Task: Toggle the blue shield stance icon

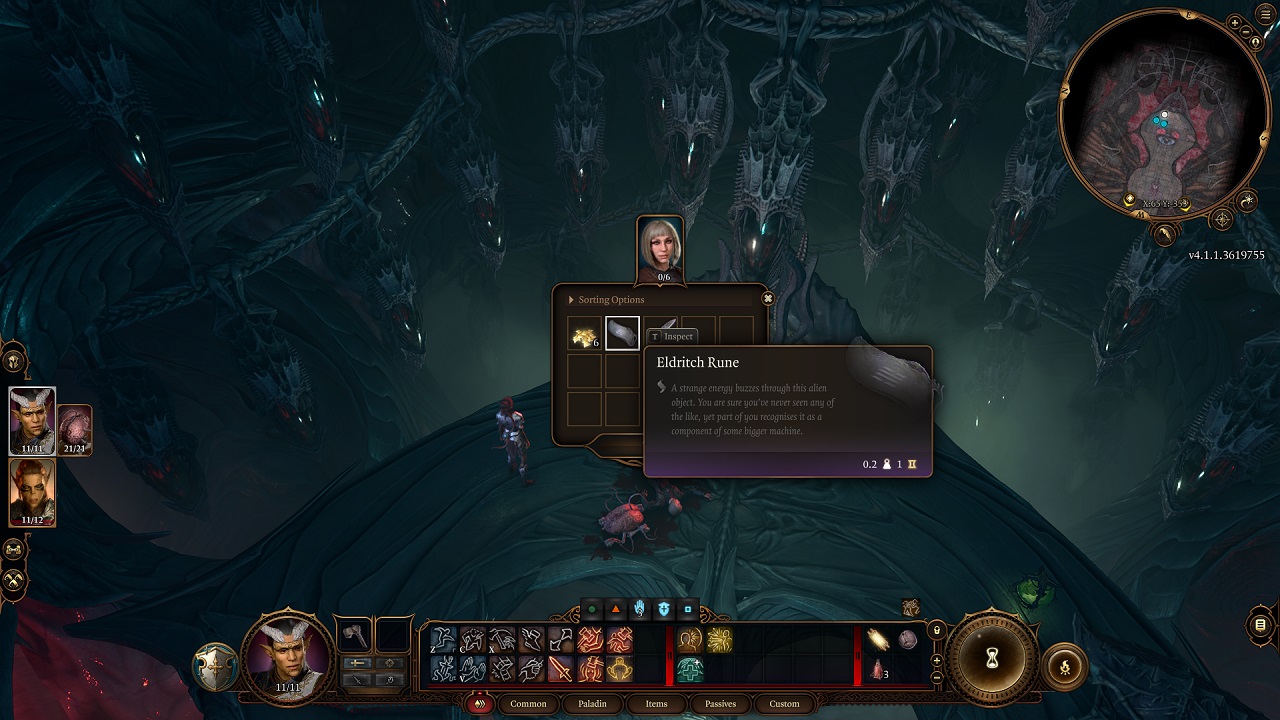Action: [x=664, y=609]
